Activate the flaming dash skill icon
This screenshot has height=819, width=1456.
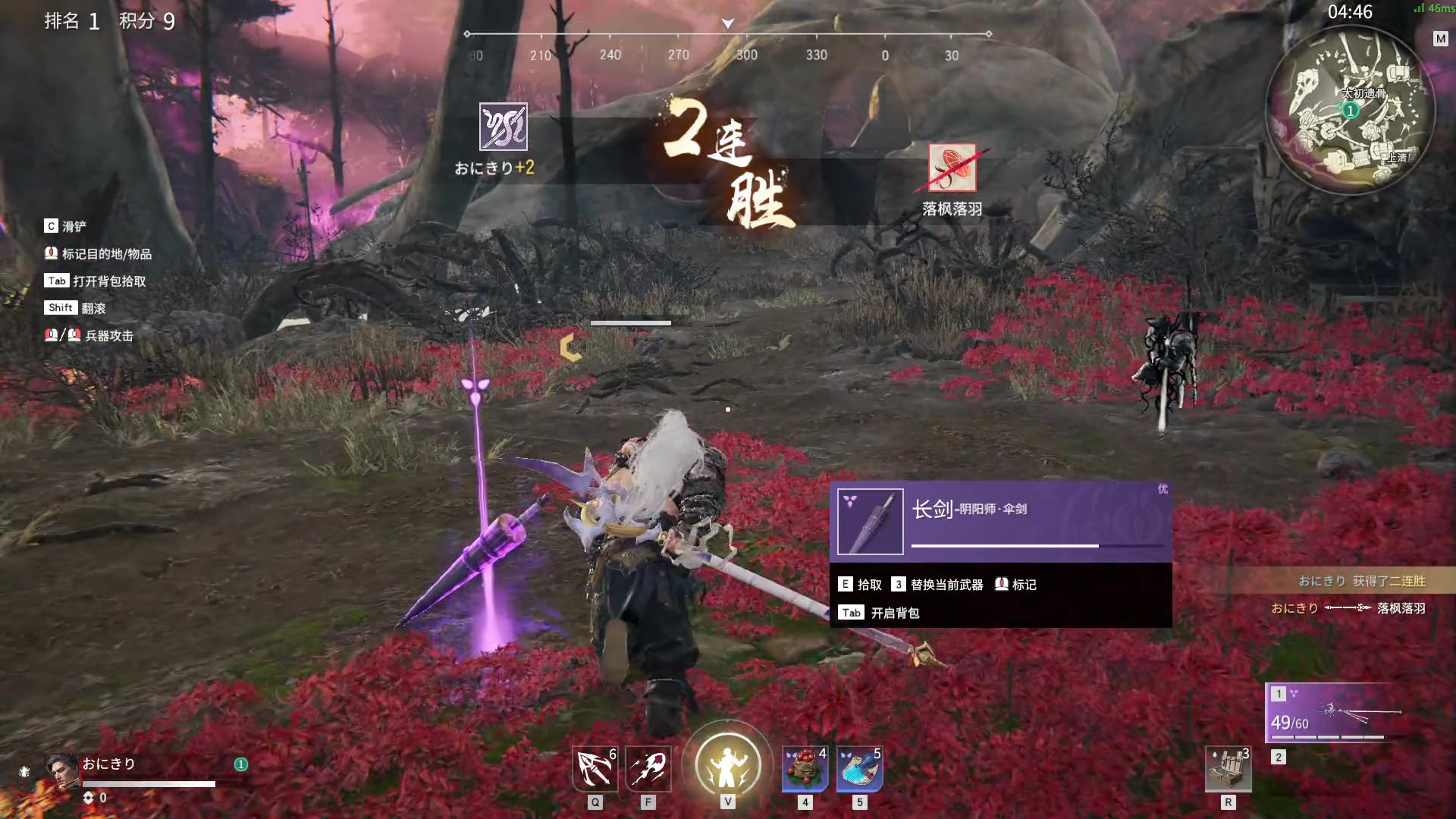(648, 769)
